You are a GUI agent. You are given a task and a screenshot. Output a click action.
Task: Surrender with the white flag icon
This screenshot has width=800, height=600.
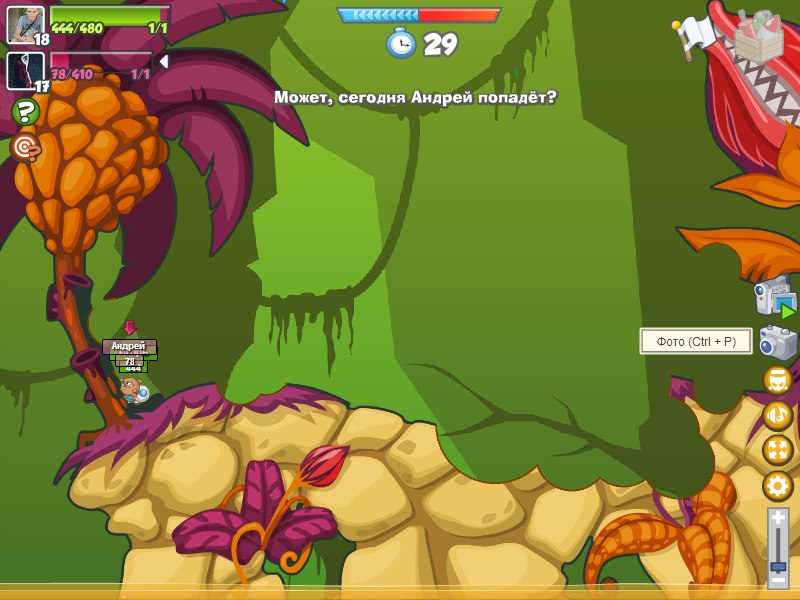click(696, 35)
